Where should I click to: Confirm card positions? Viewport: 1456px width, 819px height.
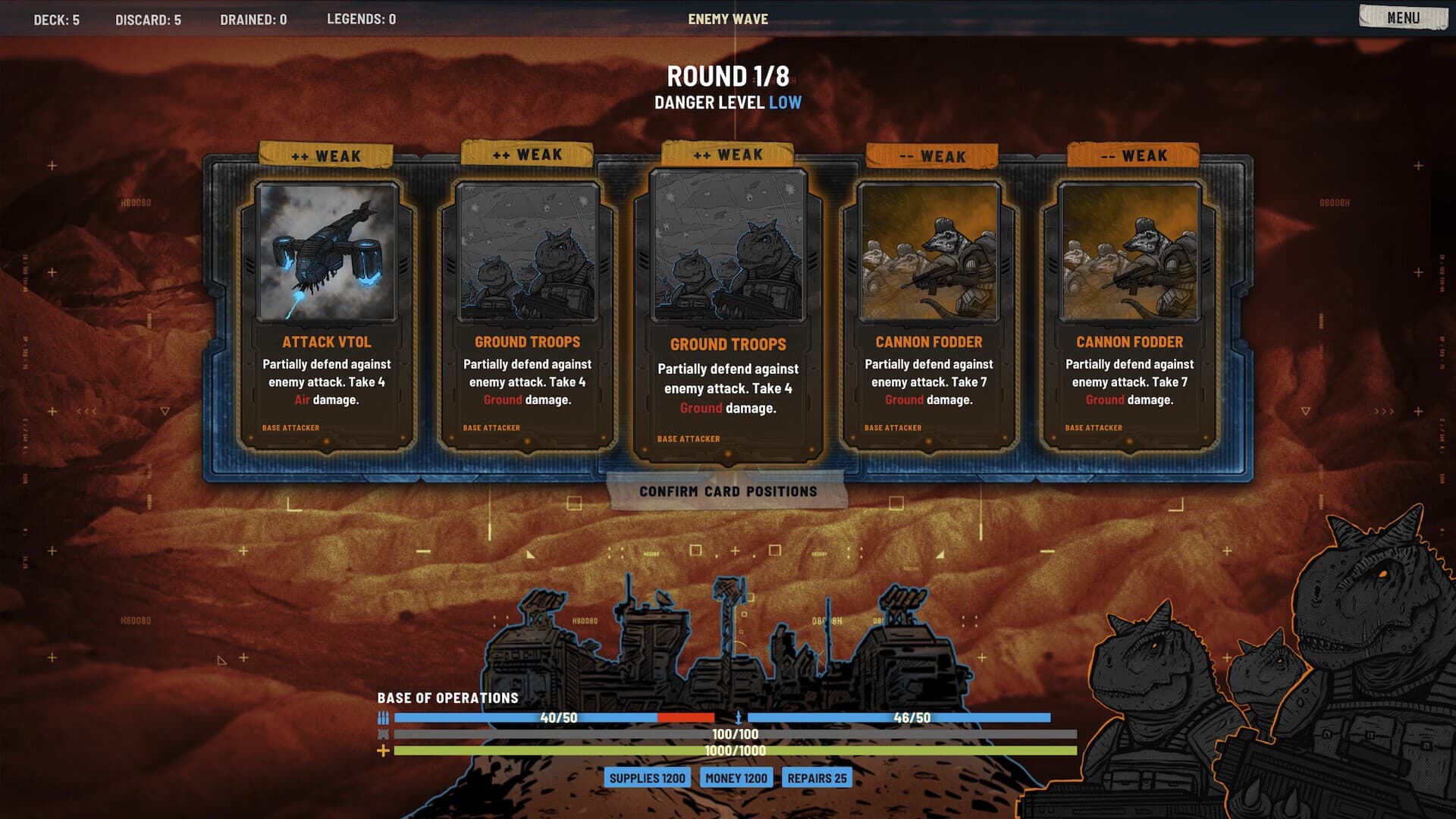pyautogui.click(x=727, y=491)
